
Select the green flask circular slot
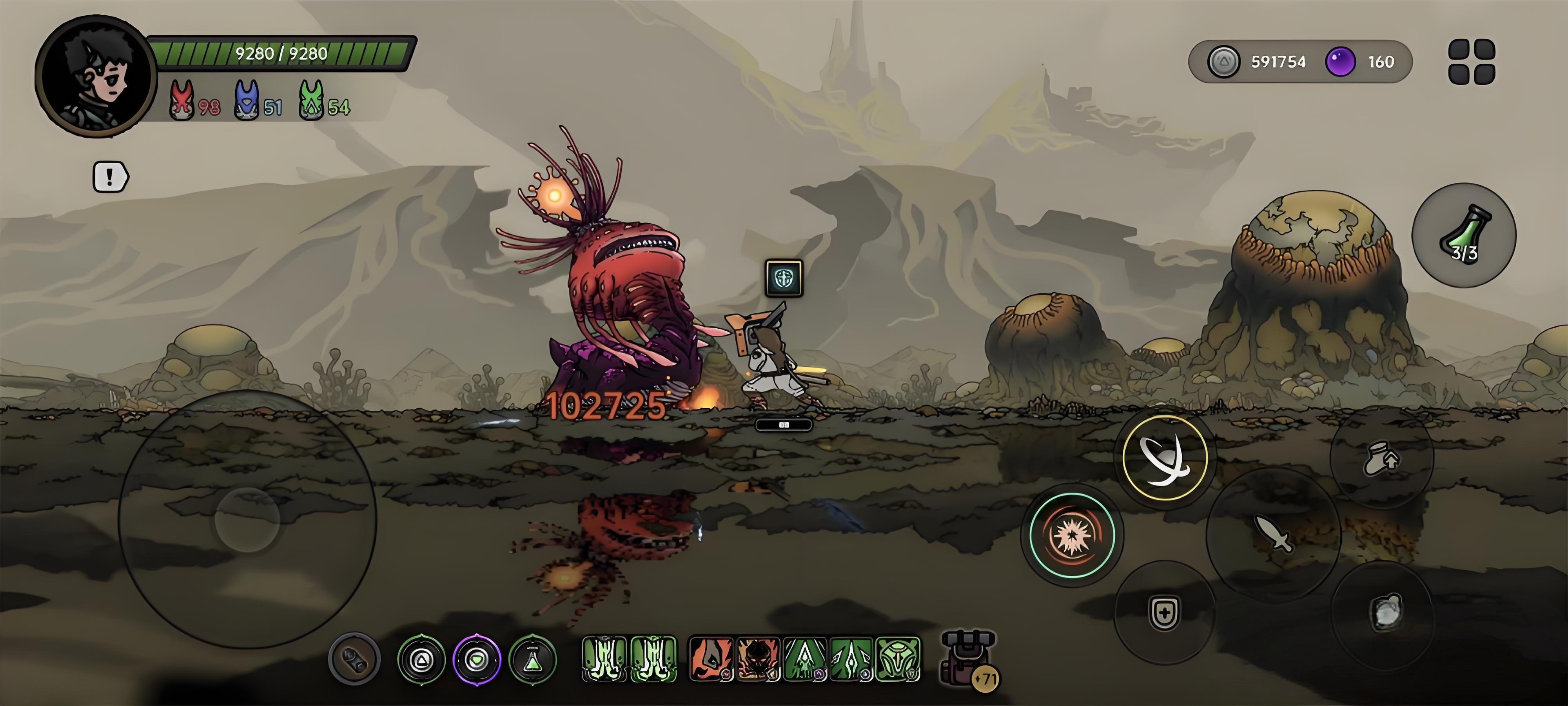point(533,659)
